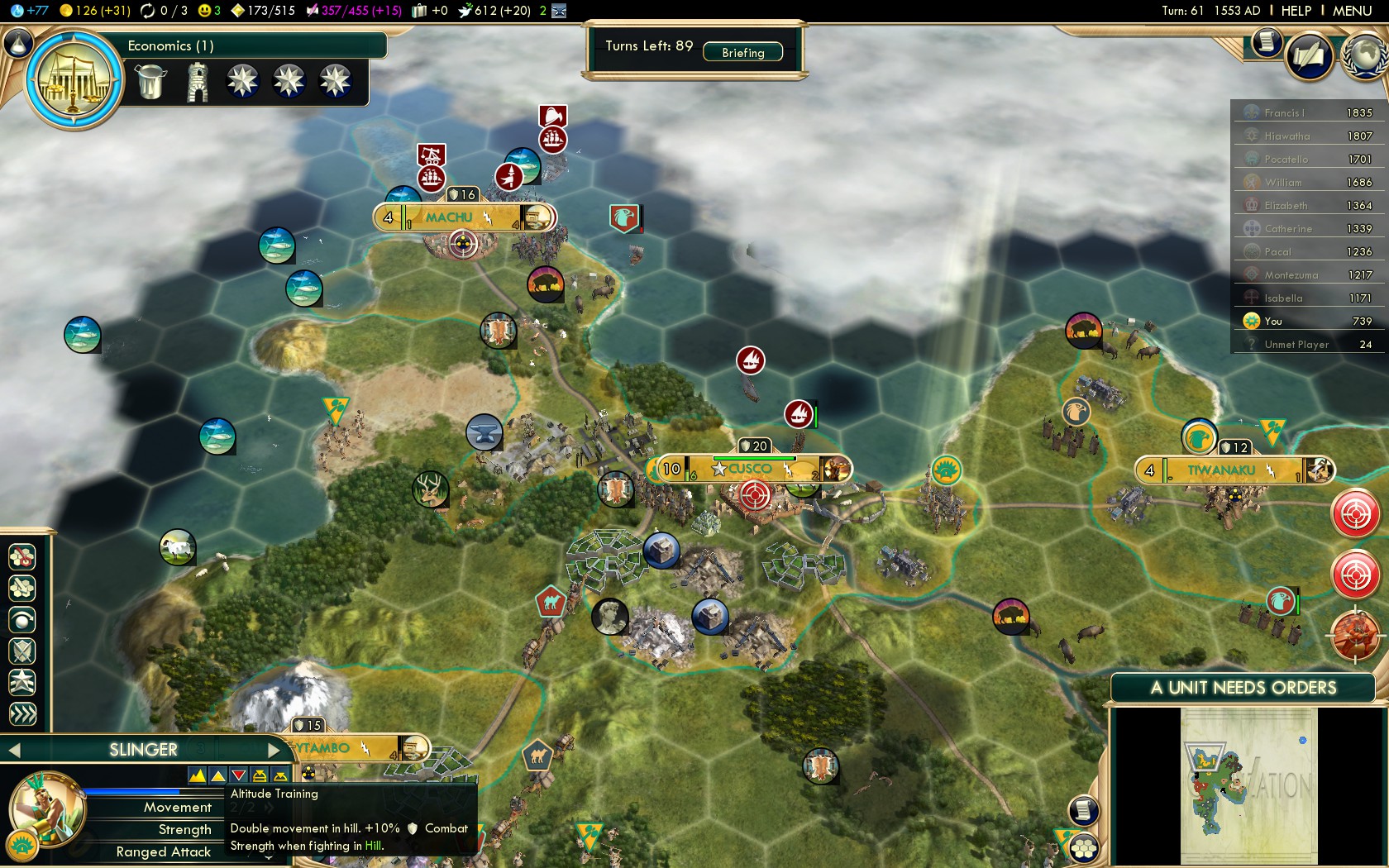This screenshot has height=868, width=1389.
Task: Click the minimap
Action: tap(1248, 785)
